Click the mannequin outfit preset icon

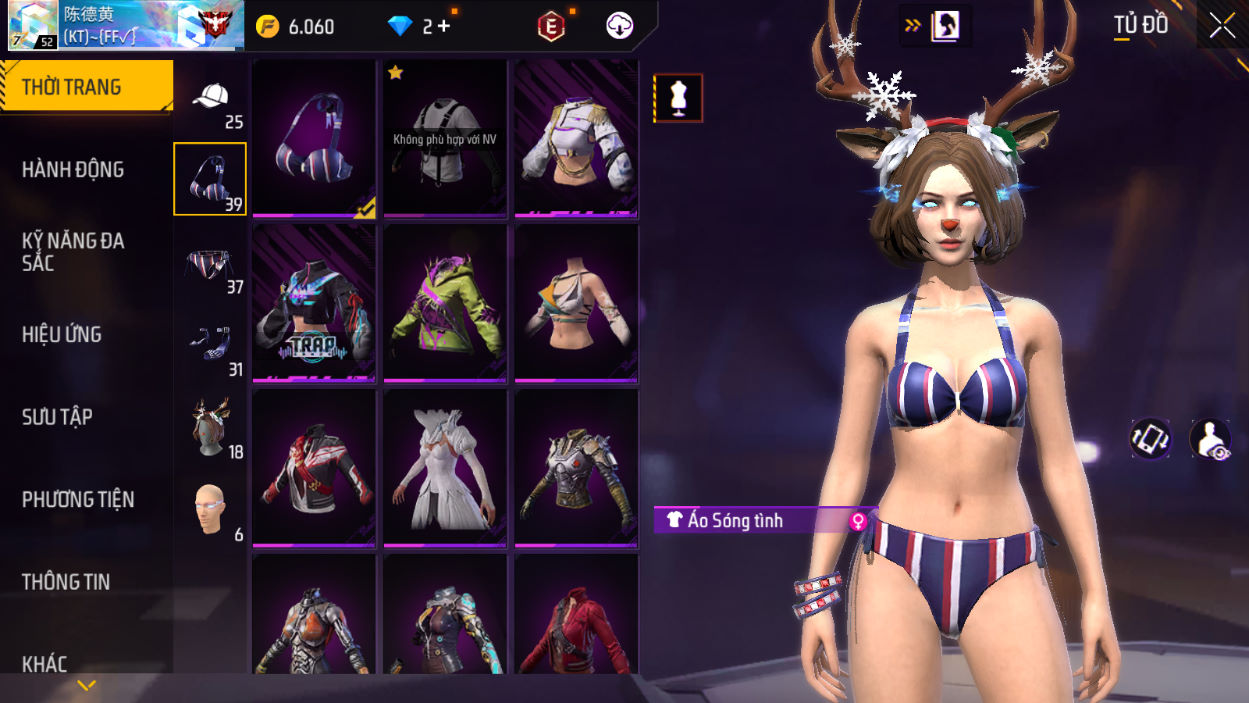tap(680, 98)
